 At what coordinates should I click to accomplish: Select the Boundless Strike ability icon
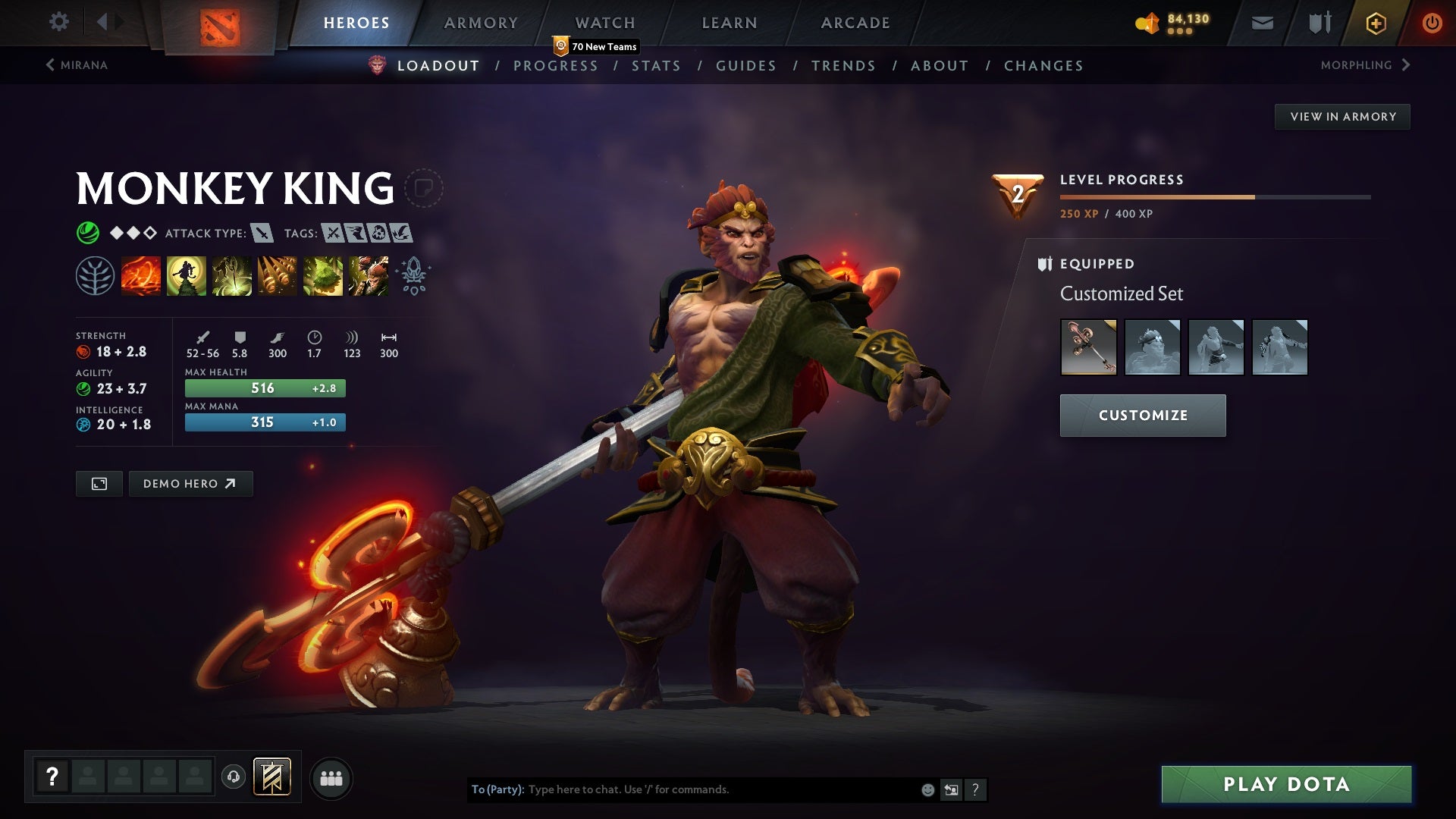coord(140,275)
